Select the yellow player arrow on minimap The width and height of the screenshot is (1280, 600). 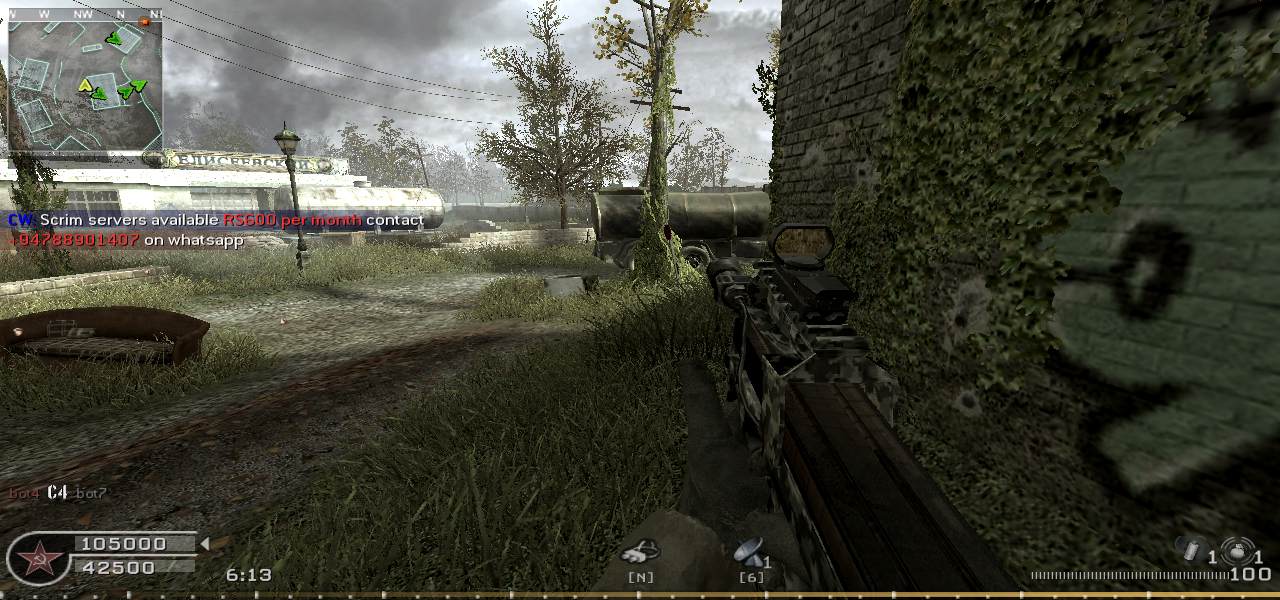pyautogui.click(x=86, y=85)
